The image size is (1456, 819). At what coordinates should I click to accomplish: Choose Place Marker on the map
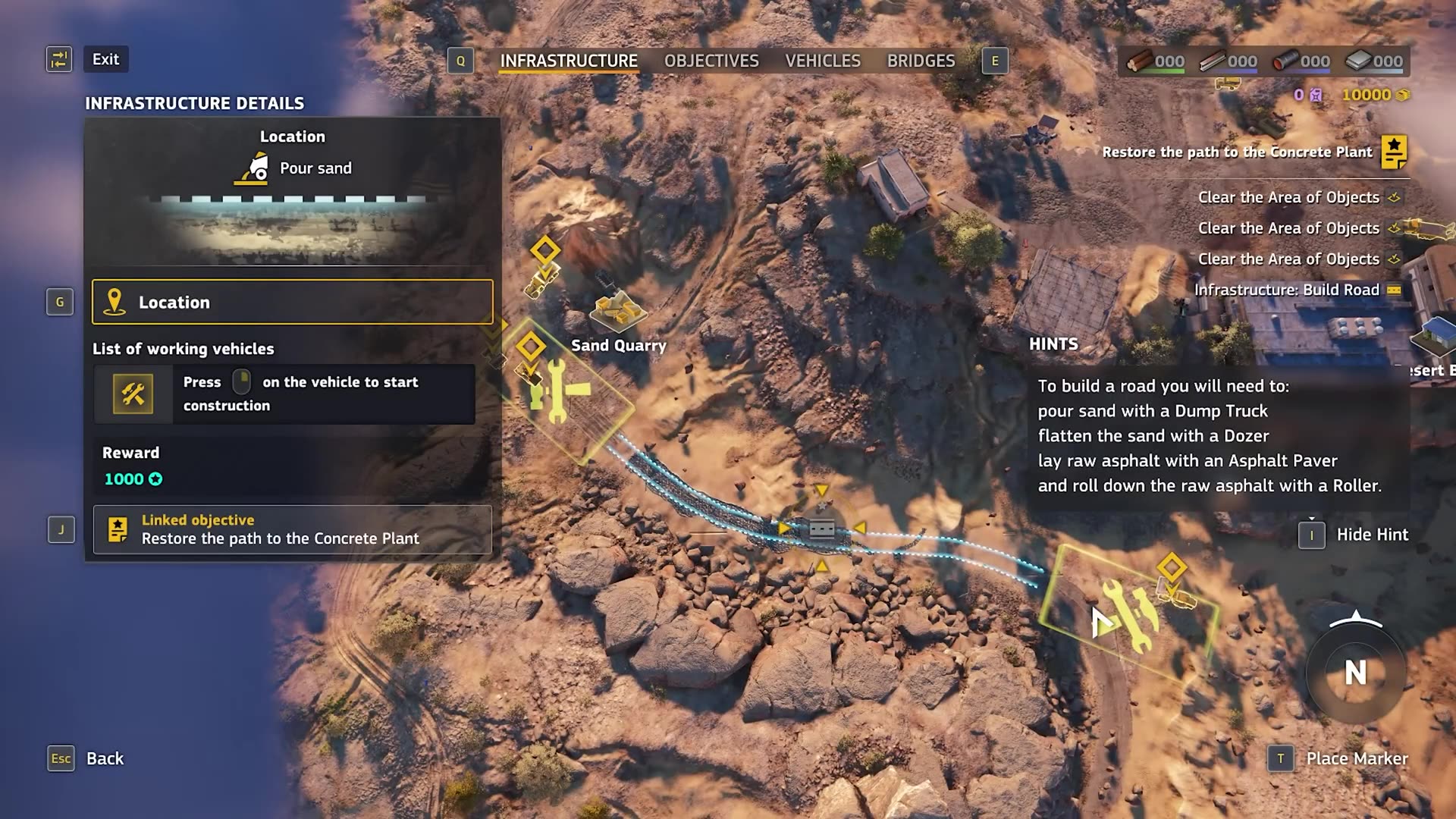[x=1356, y=758]
